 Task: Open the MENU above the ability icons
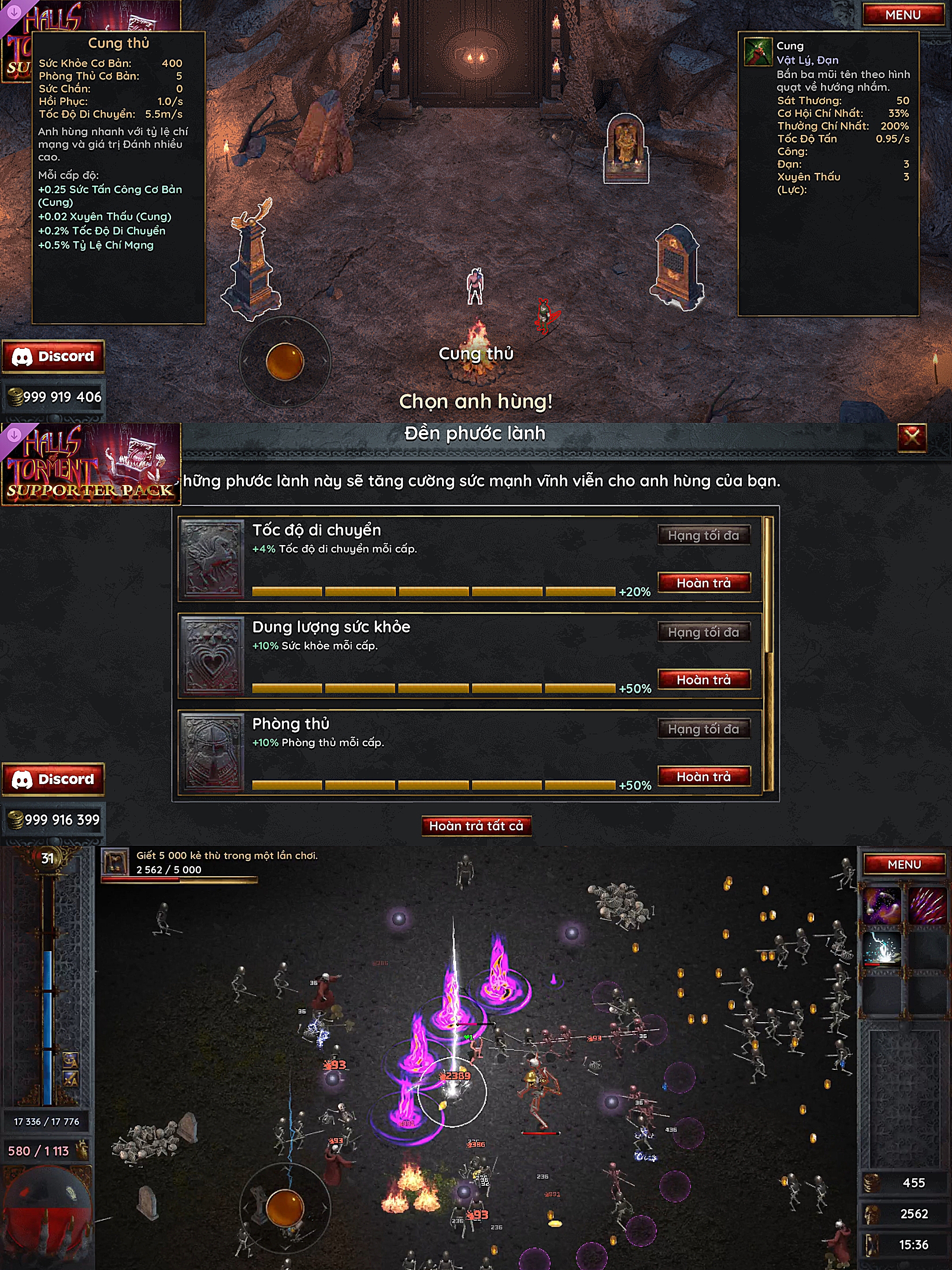904,864
